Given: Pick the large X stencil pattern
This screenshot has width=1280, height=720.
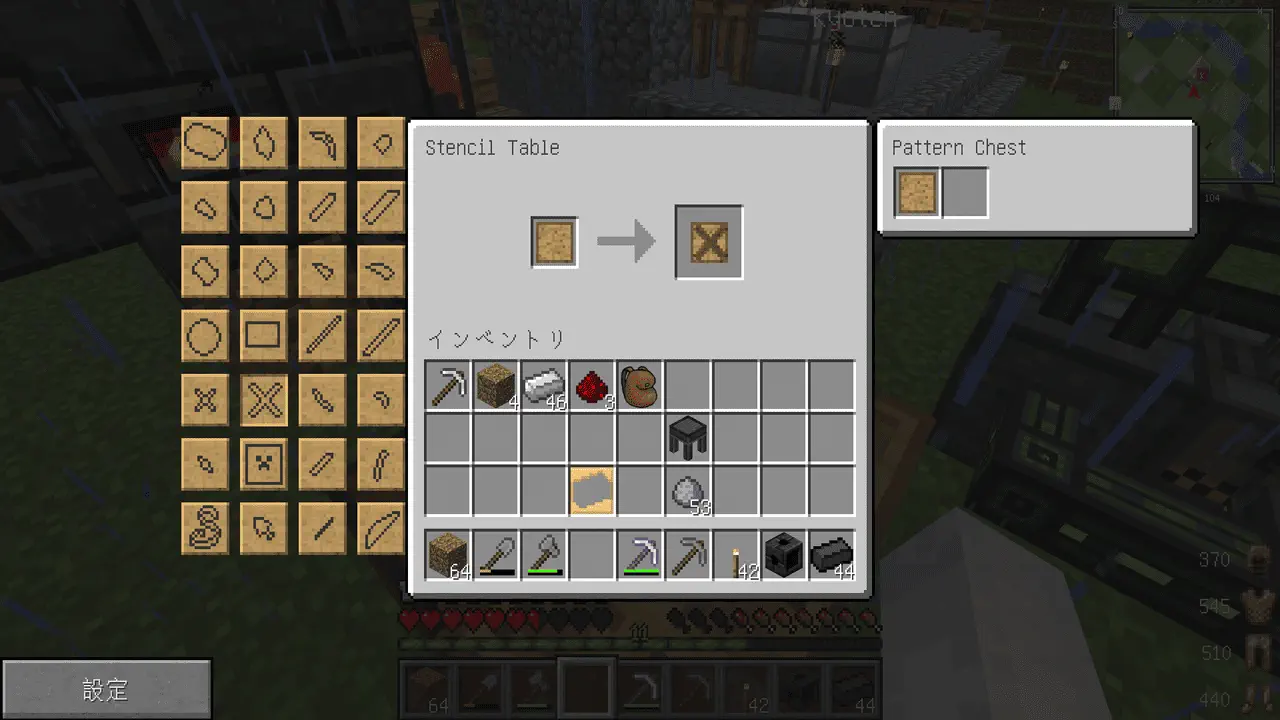Looking at the screenshot, I should coord(264,400).
